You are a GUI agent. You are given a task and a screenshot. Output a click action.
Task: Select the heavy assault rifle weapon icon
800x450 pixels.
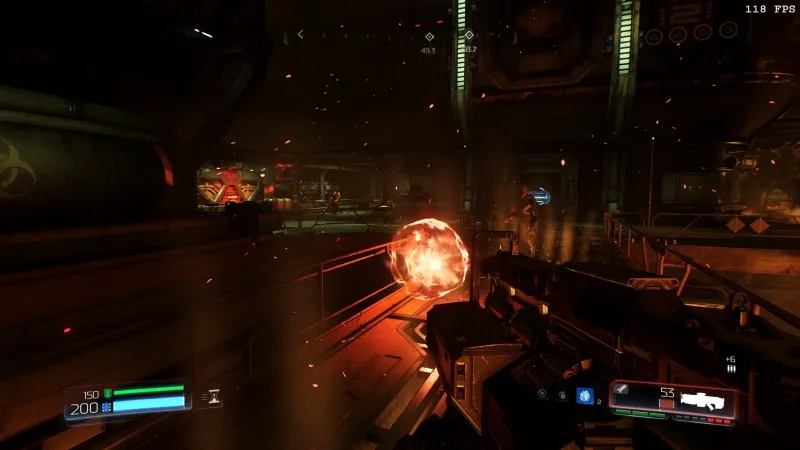(707, 402)
